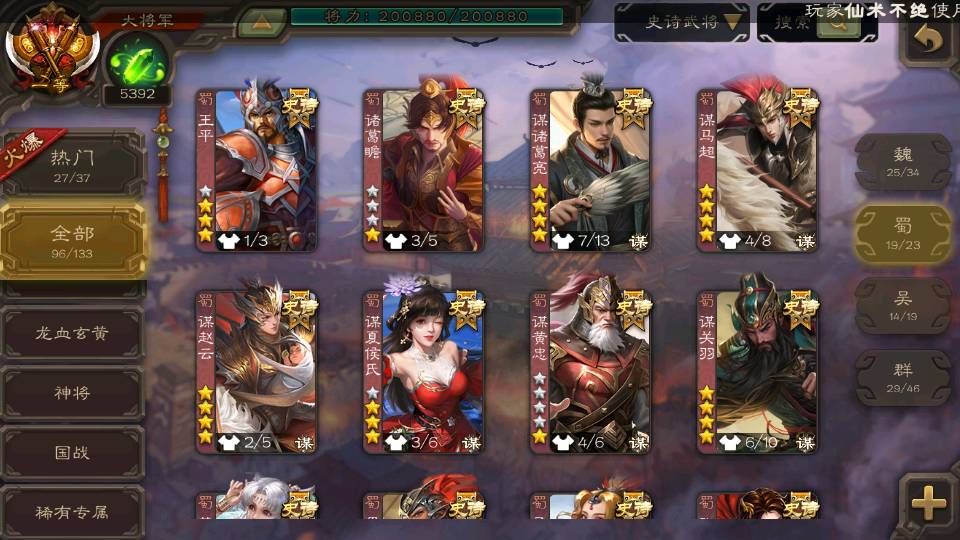Screen dimensions: 960x540
Task: Open the 史诗武将 rarity dropdown
Action: [x=682, y=22]
